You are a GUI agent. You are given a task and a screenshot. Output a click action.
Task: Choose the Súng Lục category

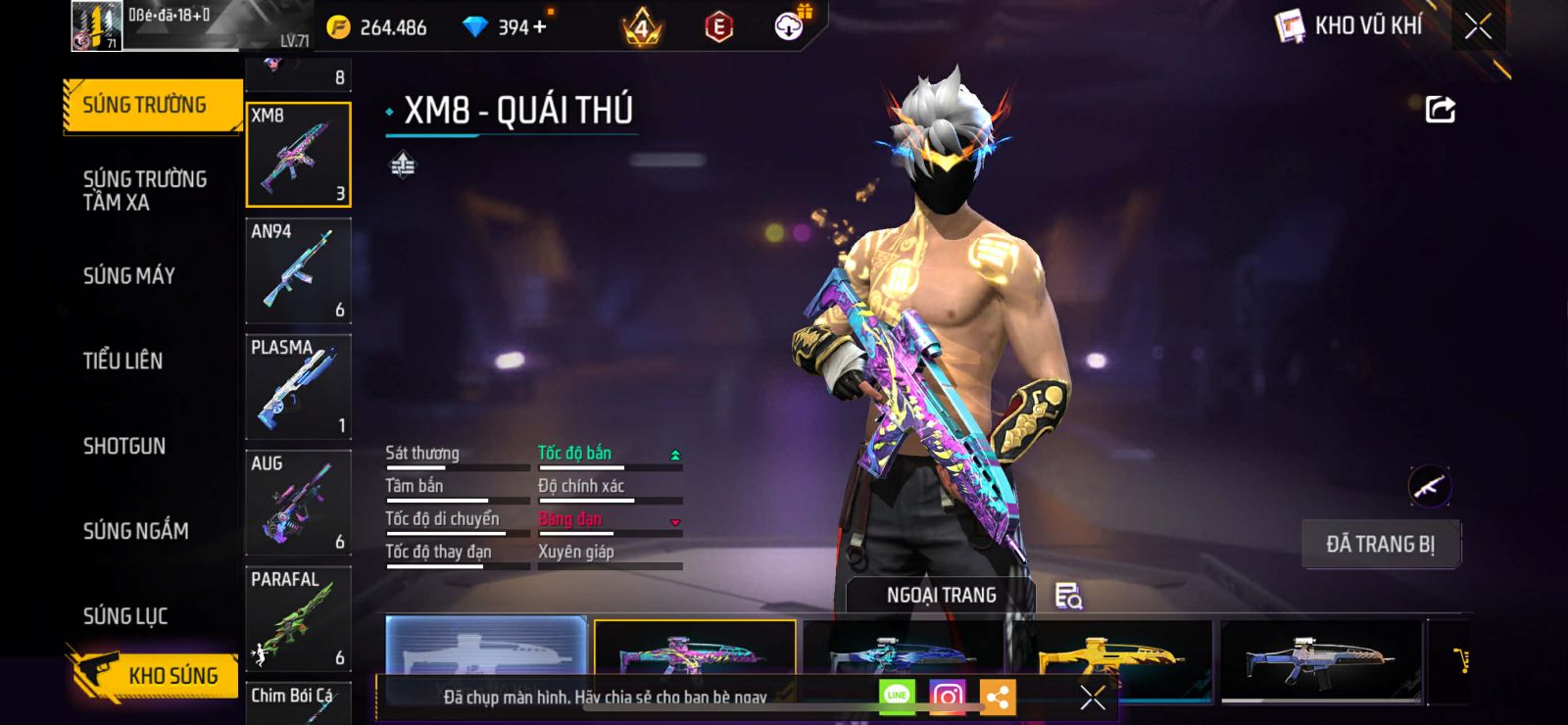pyautogui.click(x=125, y=616)
